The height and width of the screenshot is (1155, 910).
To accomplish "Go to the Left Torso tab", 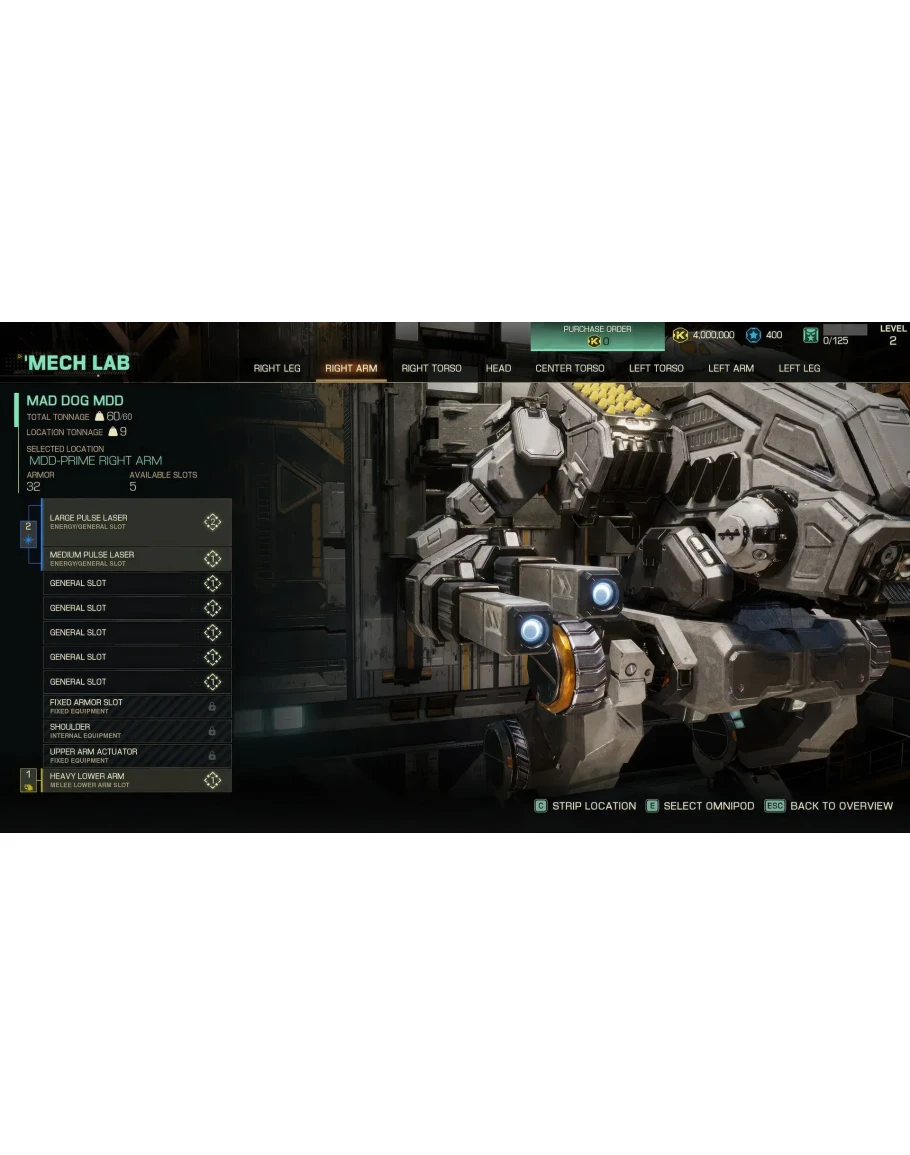I will tap(656, 369).
